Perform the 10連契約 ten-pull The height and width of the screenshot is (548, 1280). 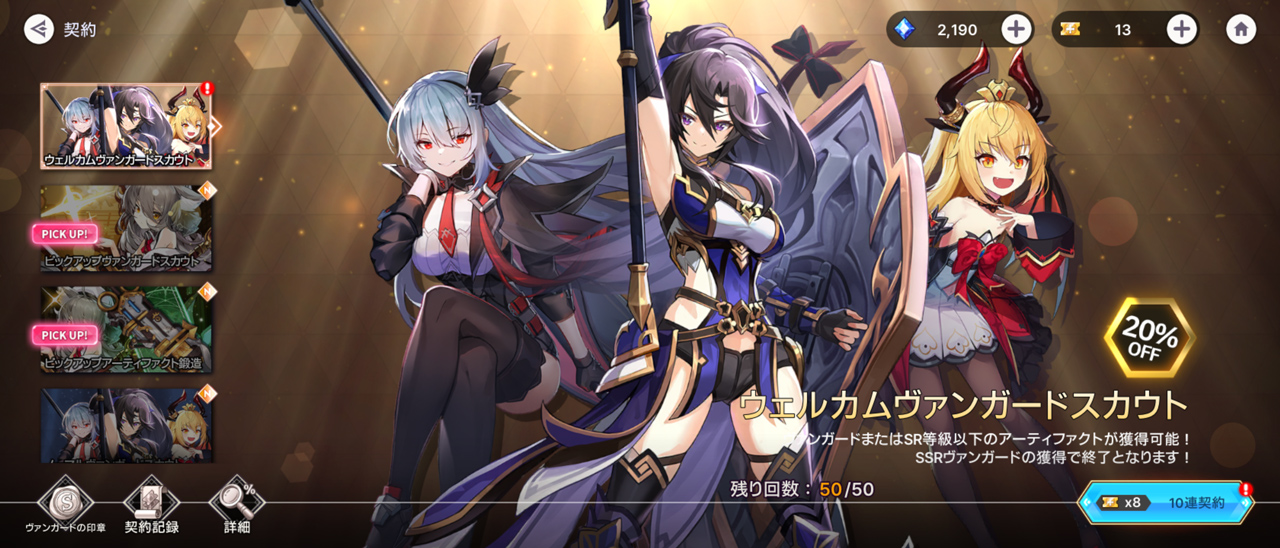pyautogui.click(x=1167, y=502)
